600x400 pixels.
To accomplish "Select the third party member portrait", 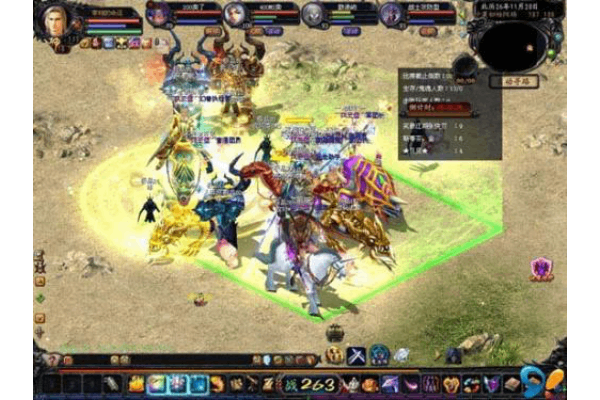I will [x=234, y=14].
